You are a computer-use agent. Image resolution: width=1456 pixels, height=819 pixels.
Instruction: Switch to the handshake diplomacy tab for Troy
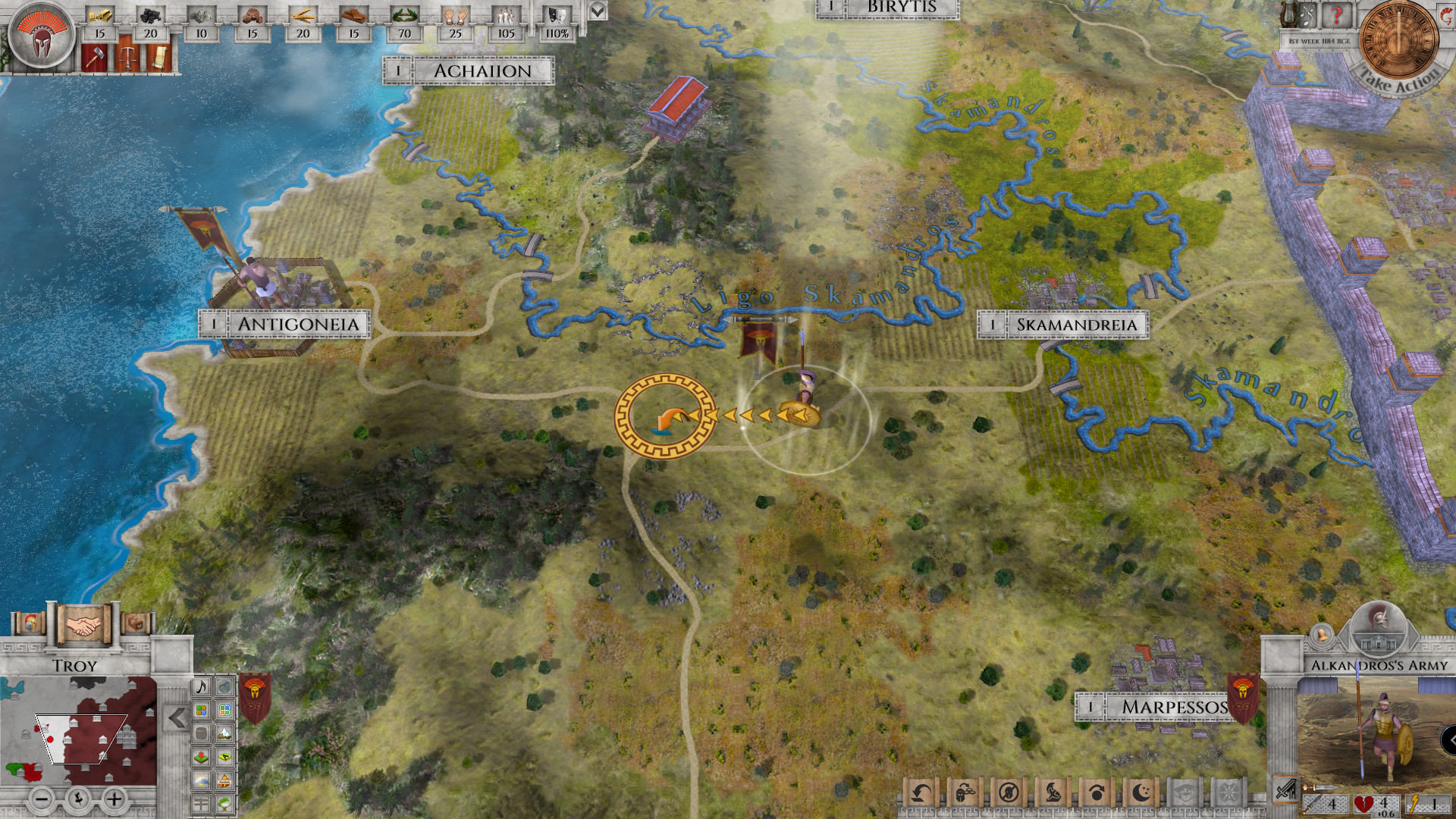pyautogui.click(x=85, y=623)
